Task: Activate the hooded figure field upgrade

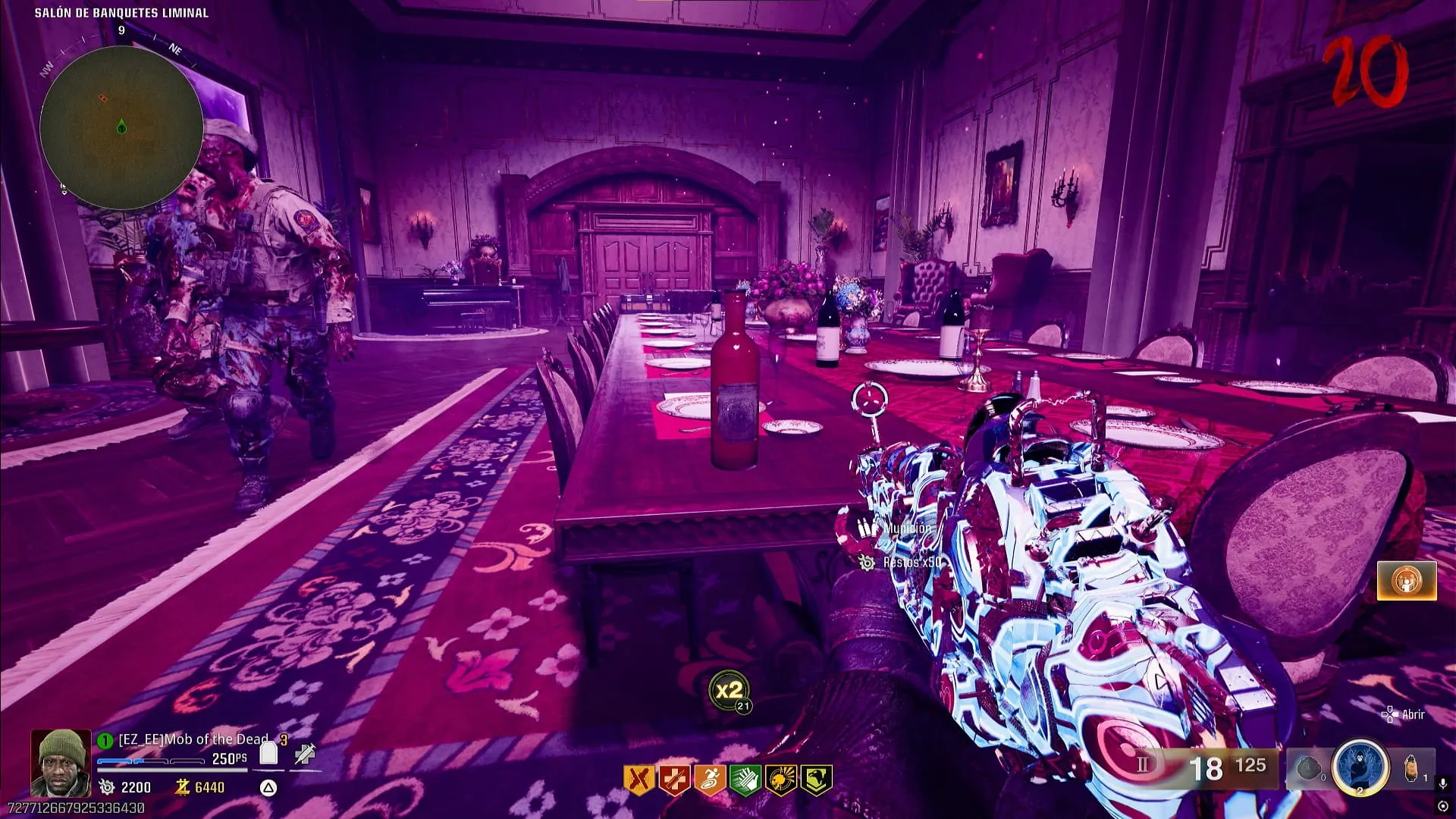Action: pyautogui.click(x=1360, y=766)
